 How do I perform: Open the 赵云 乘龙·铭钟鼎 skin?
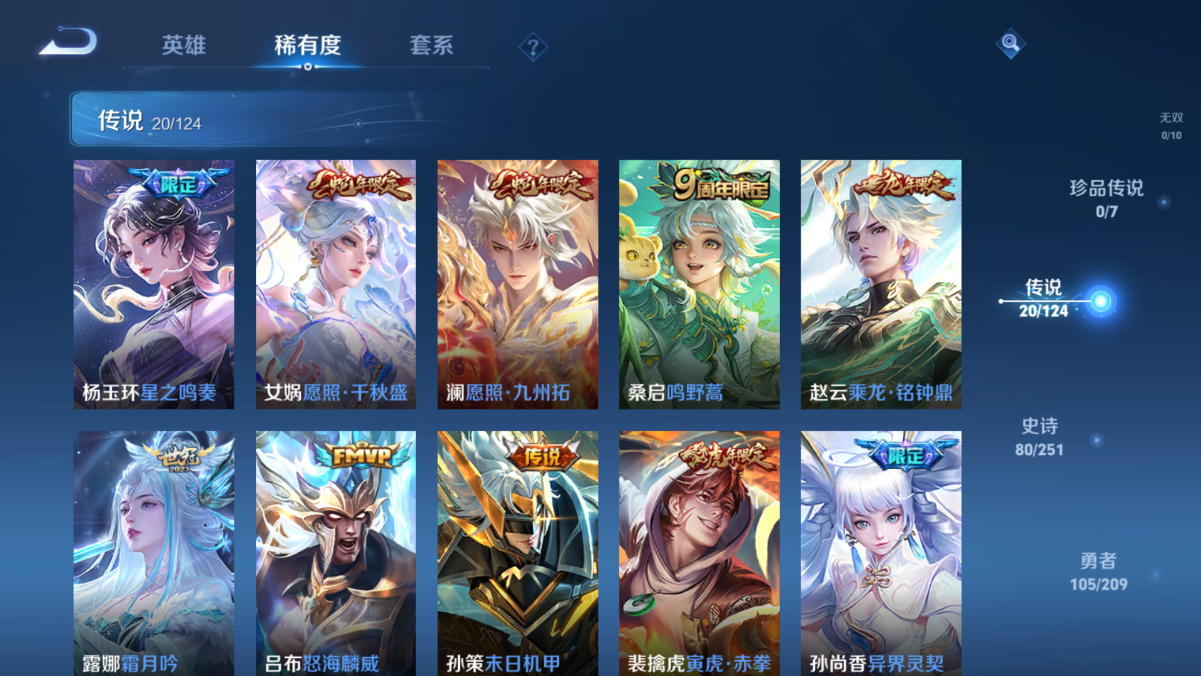881,284
